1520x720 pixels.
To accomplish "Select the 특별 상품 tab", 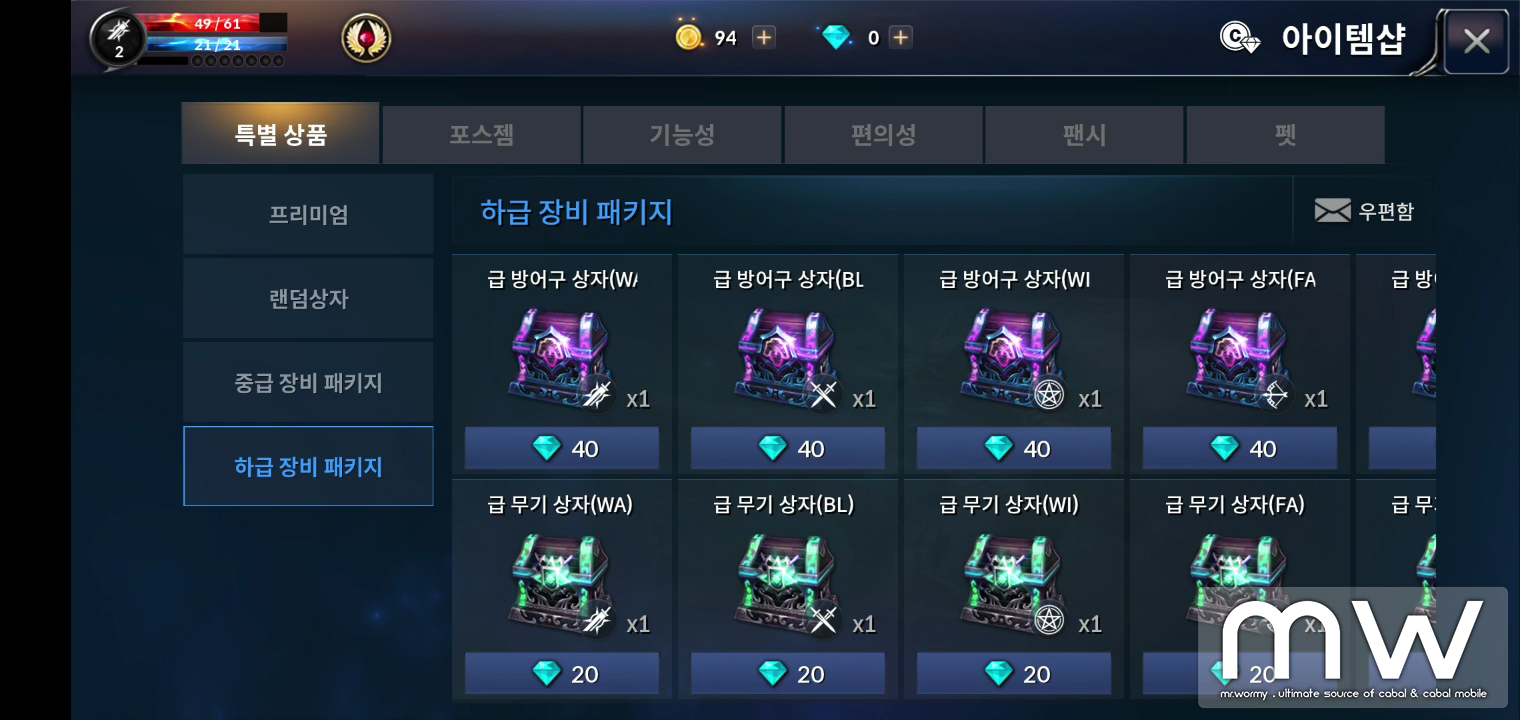I will coord(281,134).
